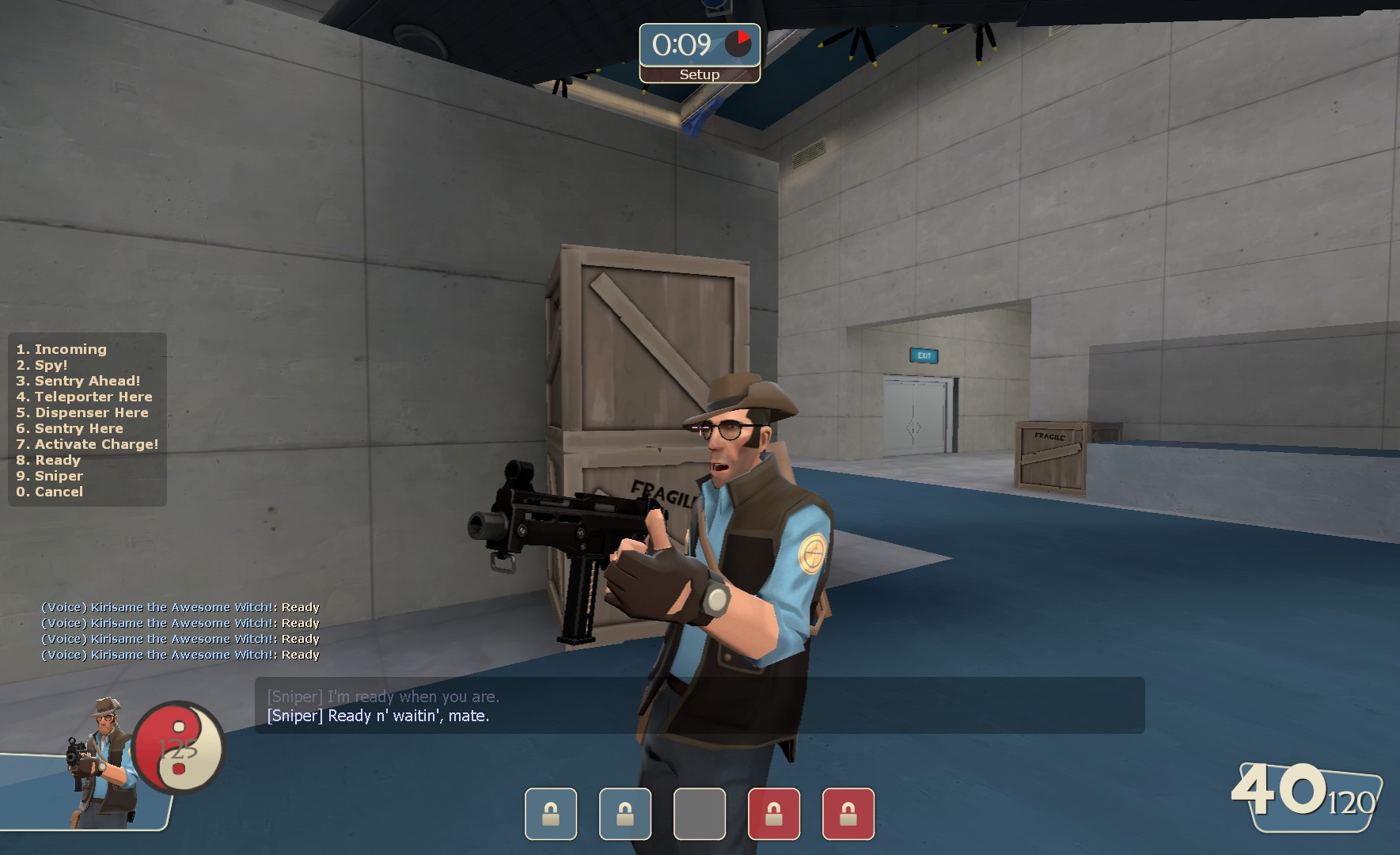This screenshot has height=855, width=1400.
Task: Select "8. Ready" from the voice menu
Action: click(49, 460)
